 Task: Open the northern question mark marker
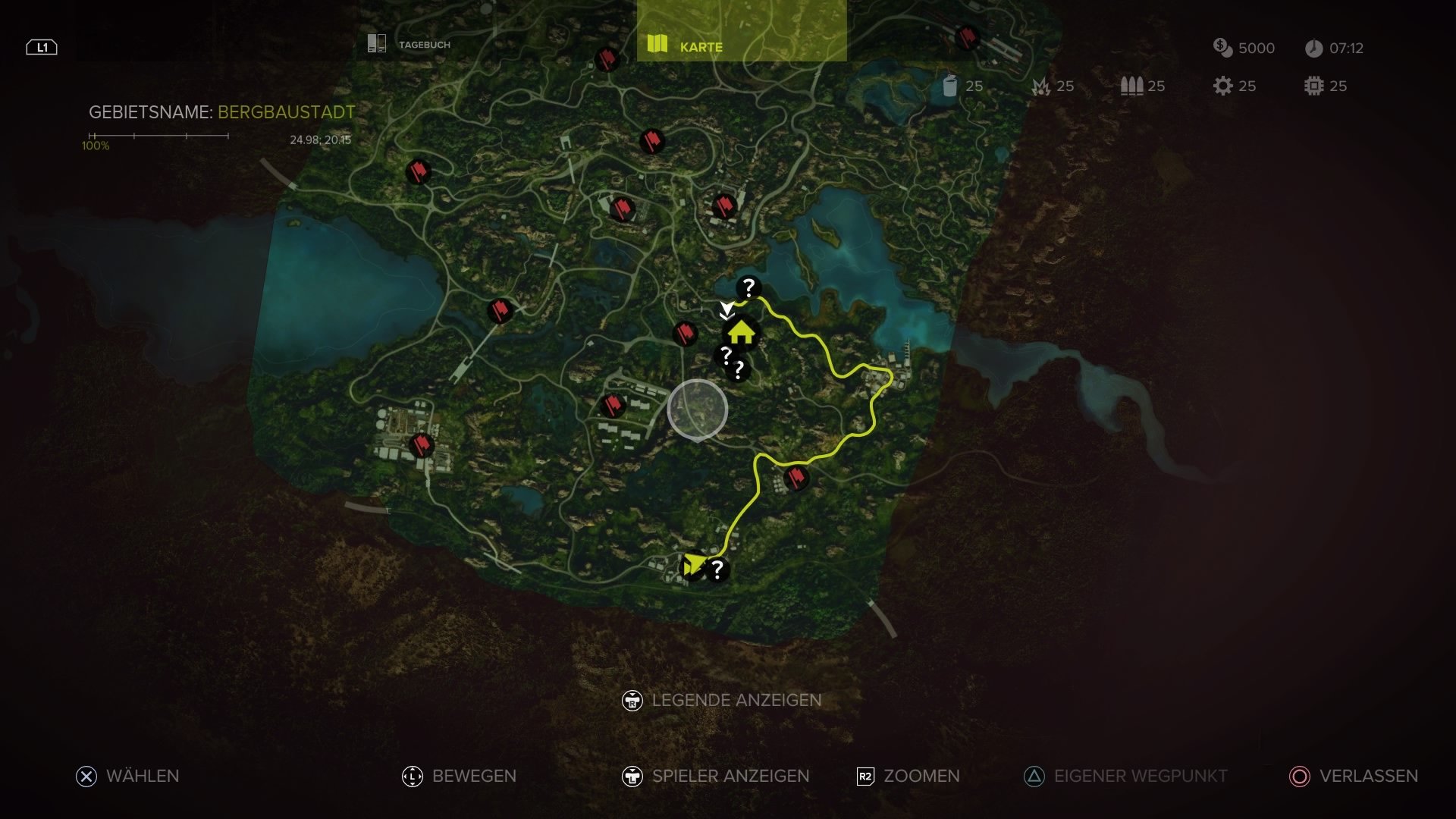tap(748, 287)
